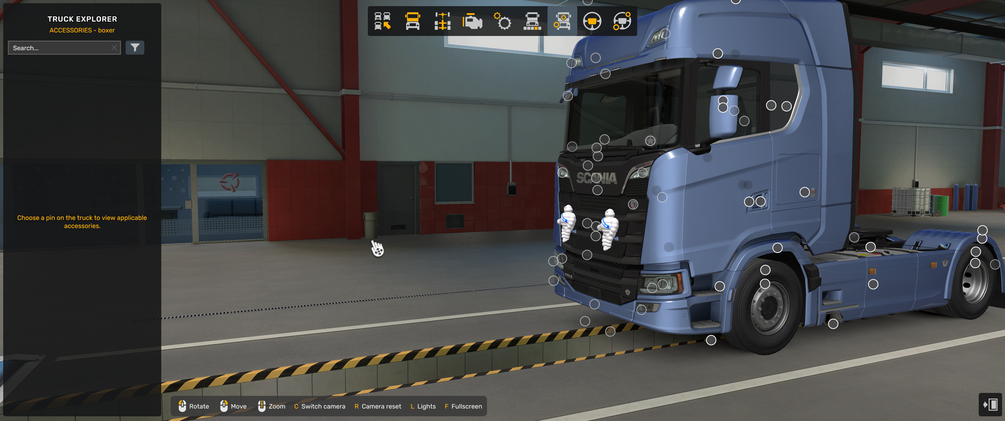Image resolution: width=1005 pixels, height=421 pixels.
Task: Open the accessory filter funnel button
Action: click(135, 48)
